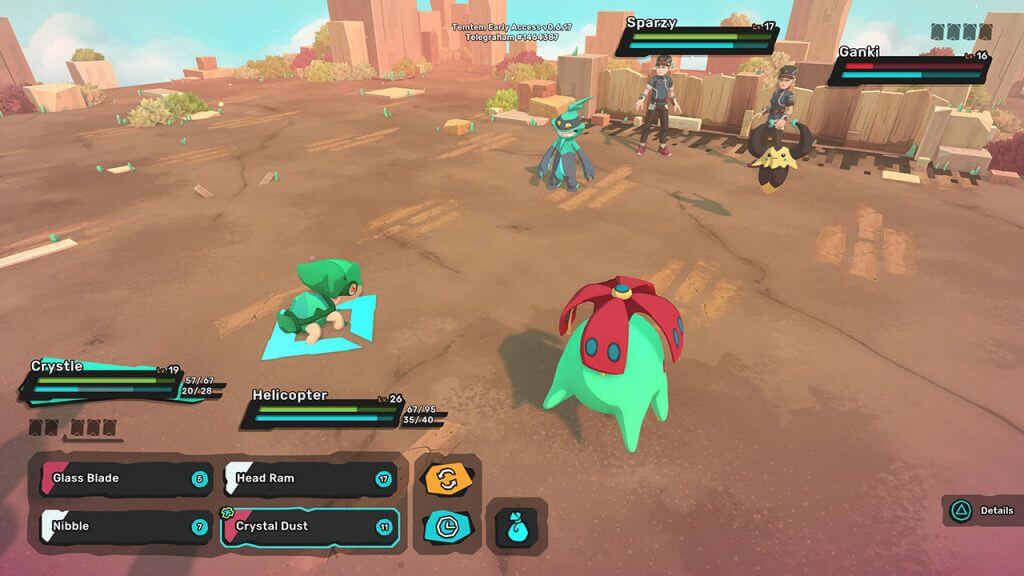Open the item bag button
This screenshot has width=1024, height=576.
tap(516, 526)
